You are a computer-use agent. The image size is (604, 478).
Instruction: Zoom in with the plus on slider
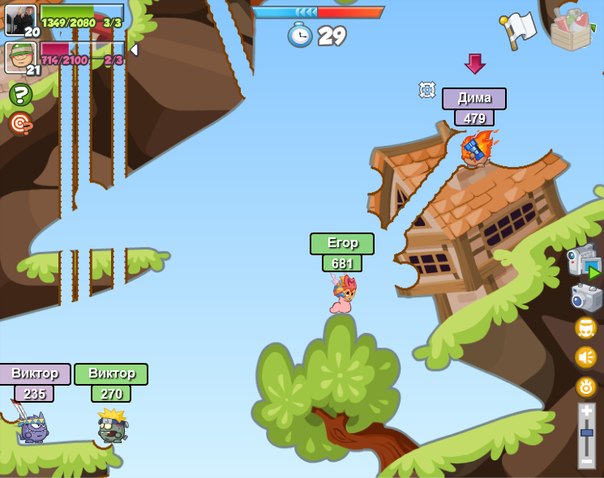[x=587, y=410]
